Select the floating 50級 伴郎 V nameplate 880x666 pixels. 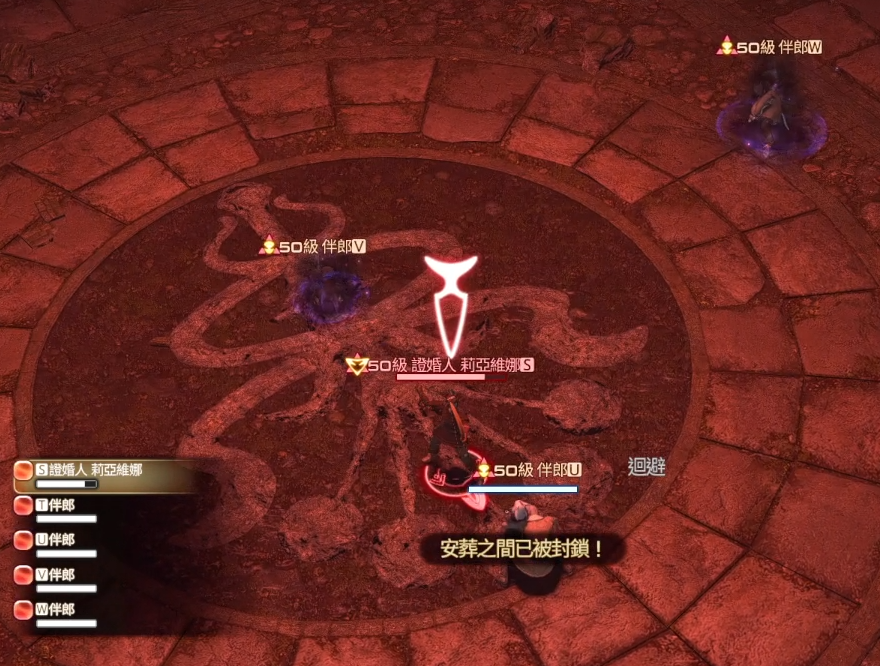click(x=314, y=246)
